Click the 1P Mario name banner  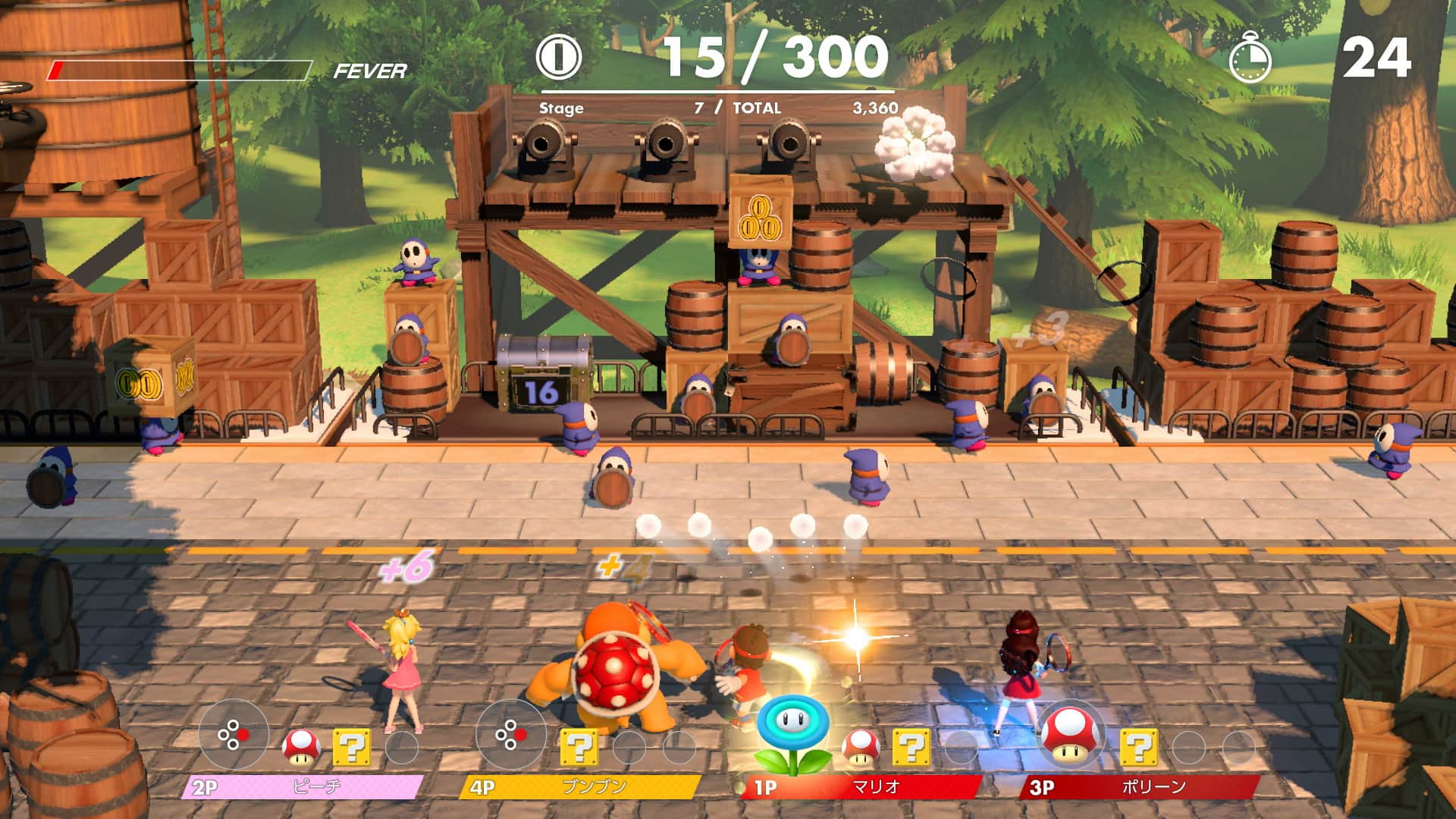coord(861,787)
